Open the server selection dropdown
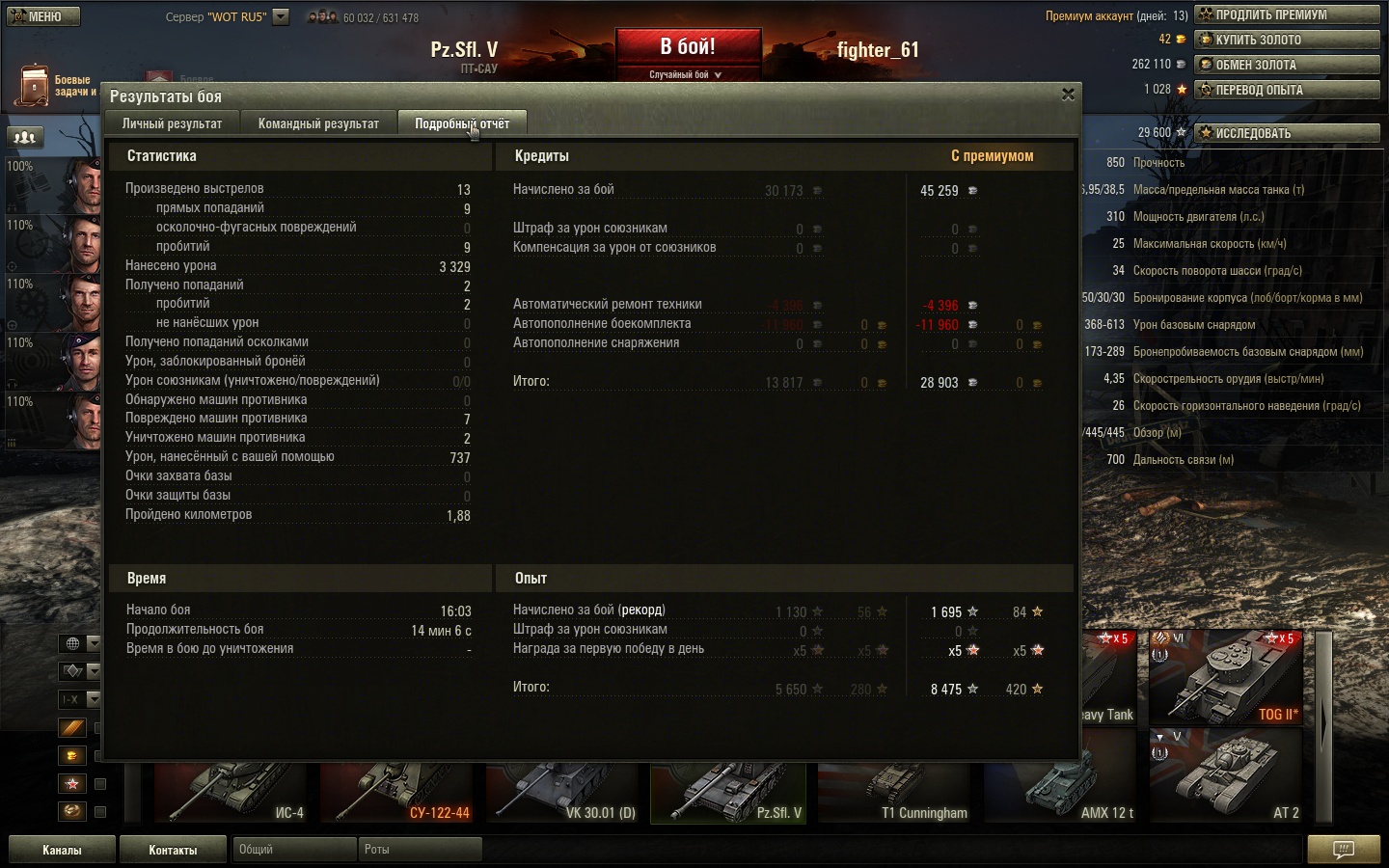The image size is (1389, 868). pos(281,16)
